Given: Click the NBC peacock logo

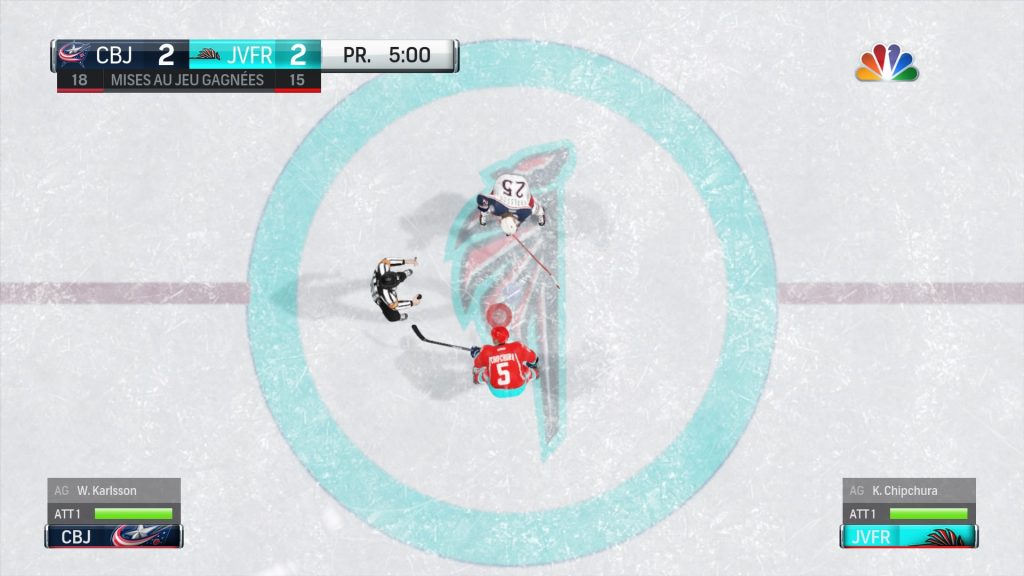Looking at the screenshot, I should coord(887,63).
